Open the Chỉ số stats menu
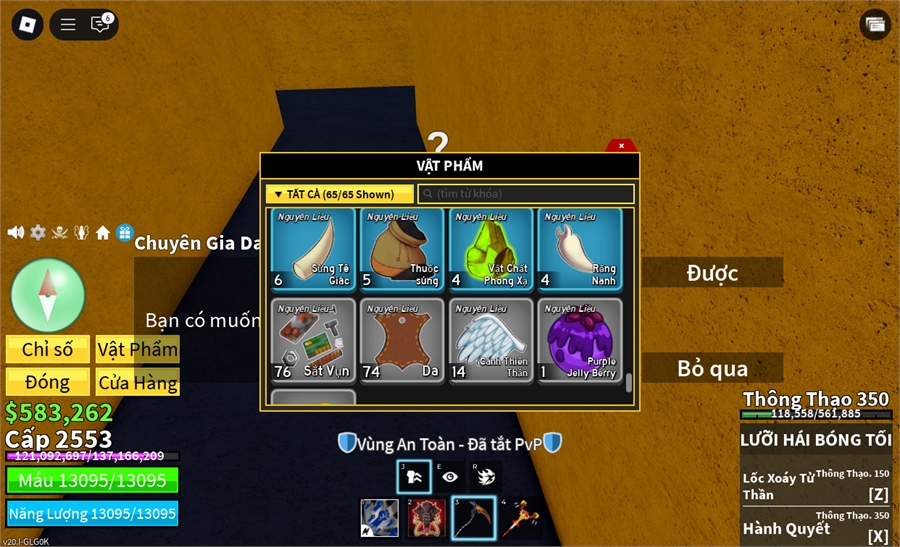 [x=48, y=349]
